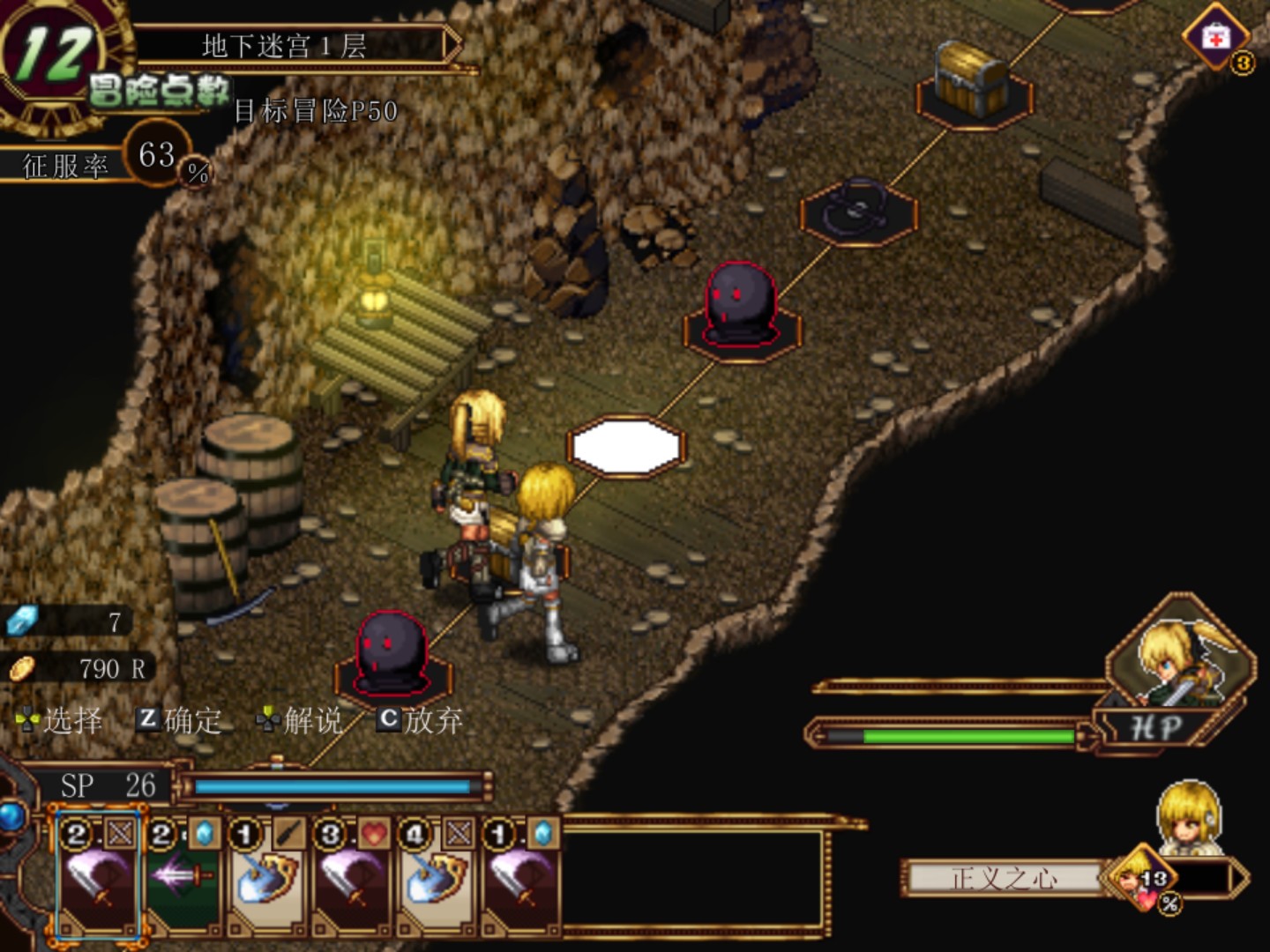Screen dimensions: 1270x952
Task: Choose the highlighted white octagon tile
Action: point(626,446)
